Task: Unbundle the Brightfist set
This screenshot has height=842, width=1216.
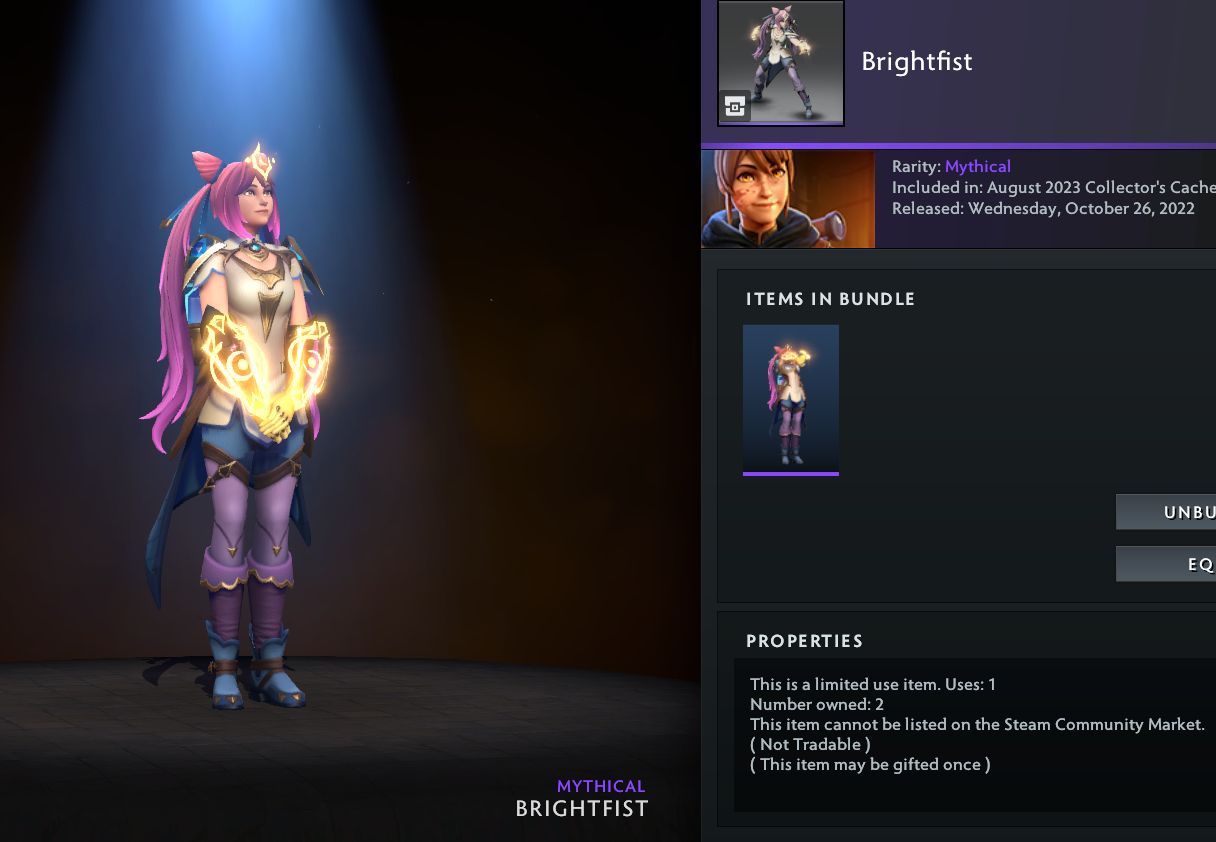Action: point(1166,512)
